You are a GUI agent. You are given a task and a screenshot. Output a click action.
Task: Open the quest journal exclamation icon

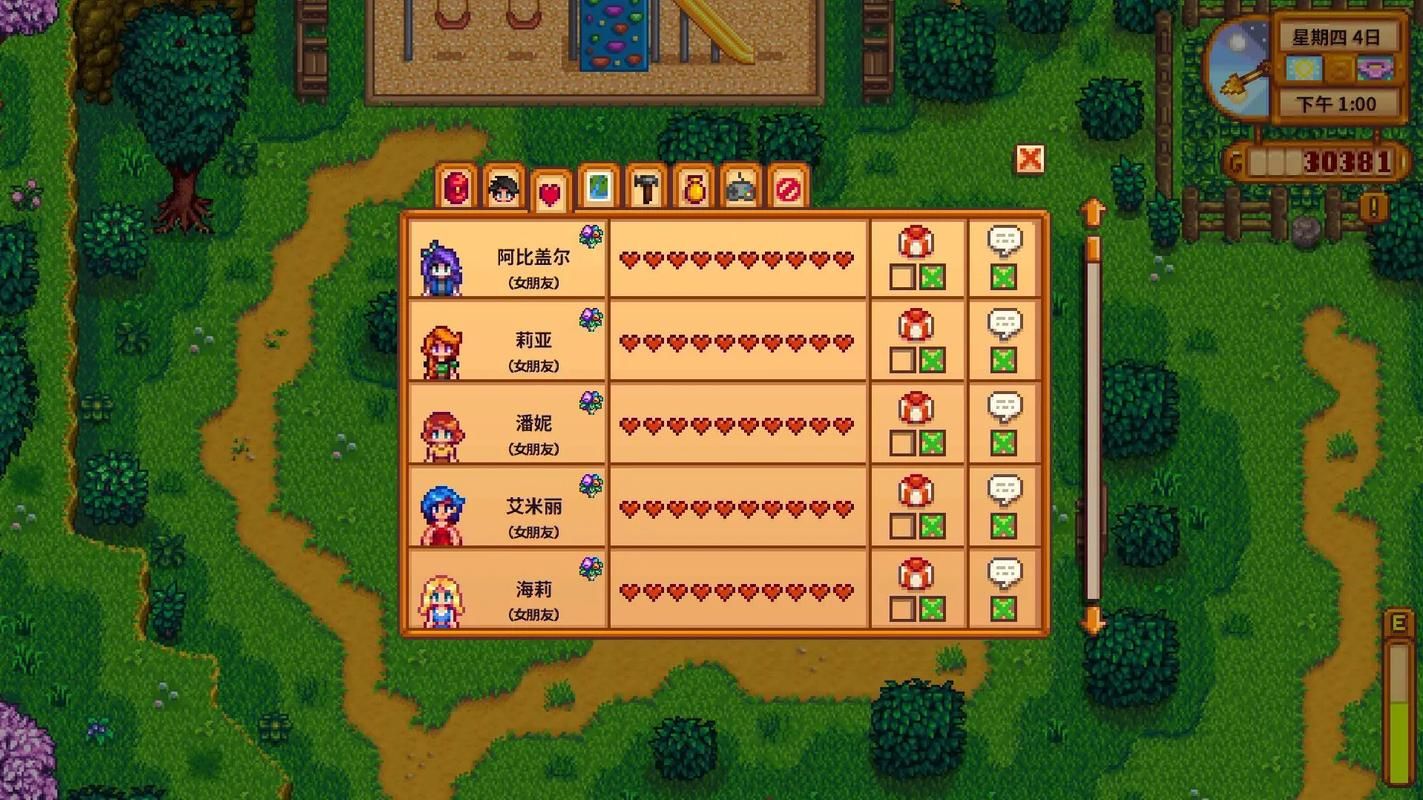point(1374,207)
